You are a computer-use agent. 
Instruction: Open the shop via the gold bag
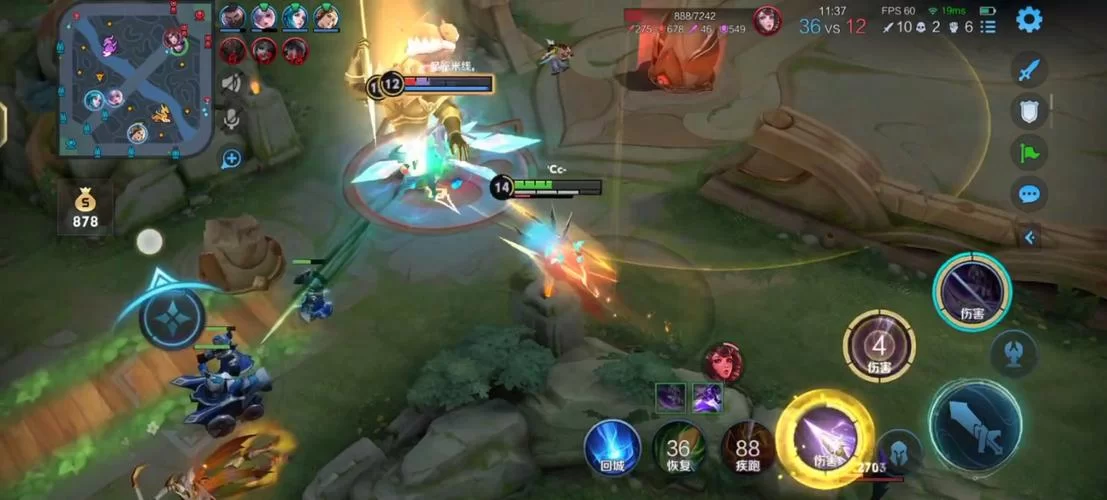click(x=85, y=208)
